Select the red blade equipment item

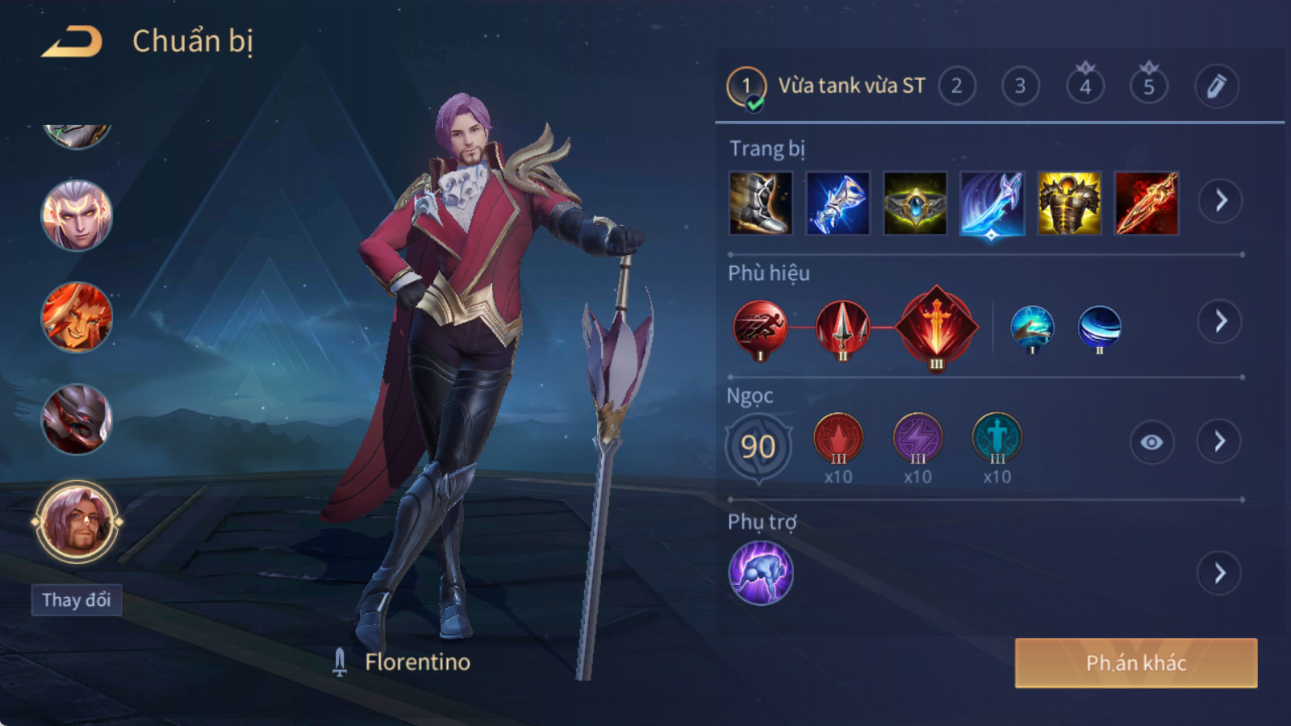pos(1146,203)
